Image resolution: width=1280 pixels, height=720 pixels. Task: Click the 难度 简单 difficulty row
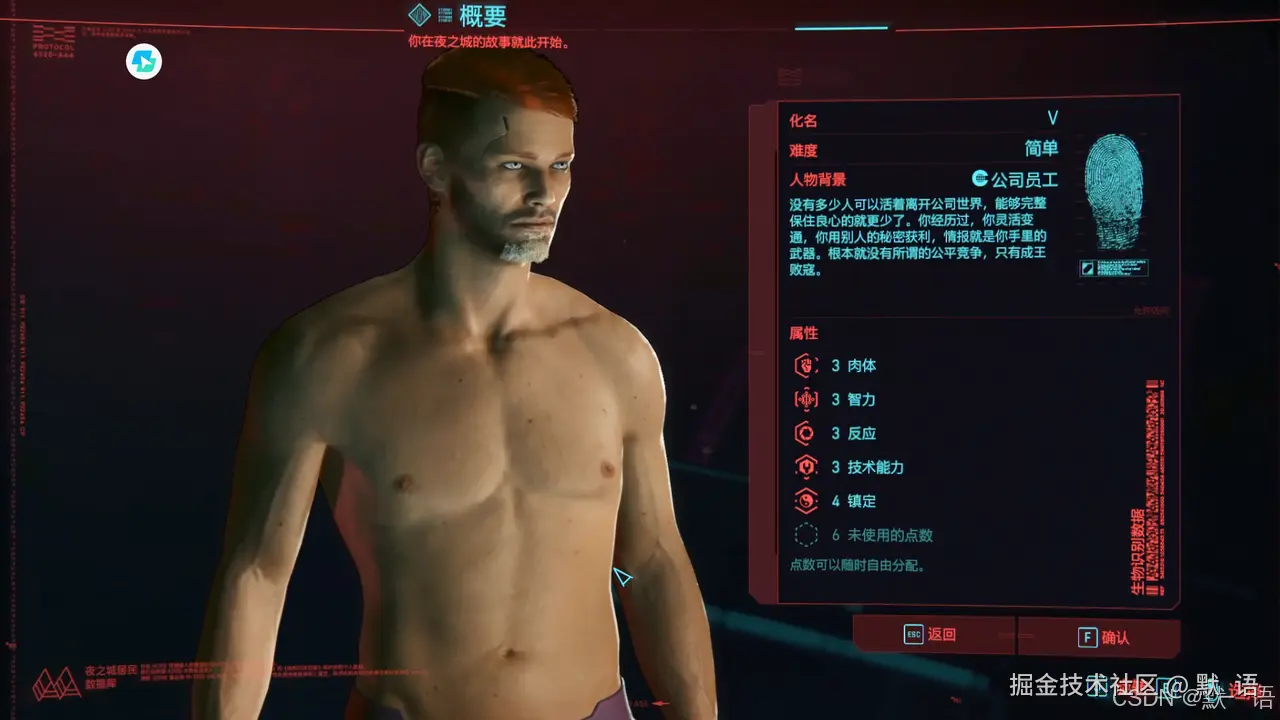point(922,150)
